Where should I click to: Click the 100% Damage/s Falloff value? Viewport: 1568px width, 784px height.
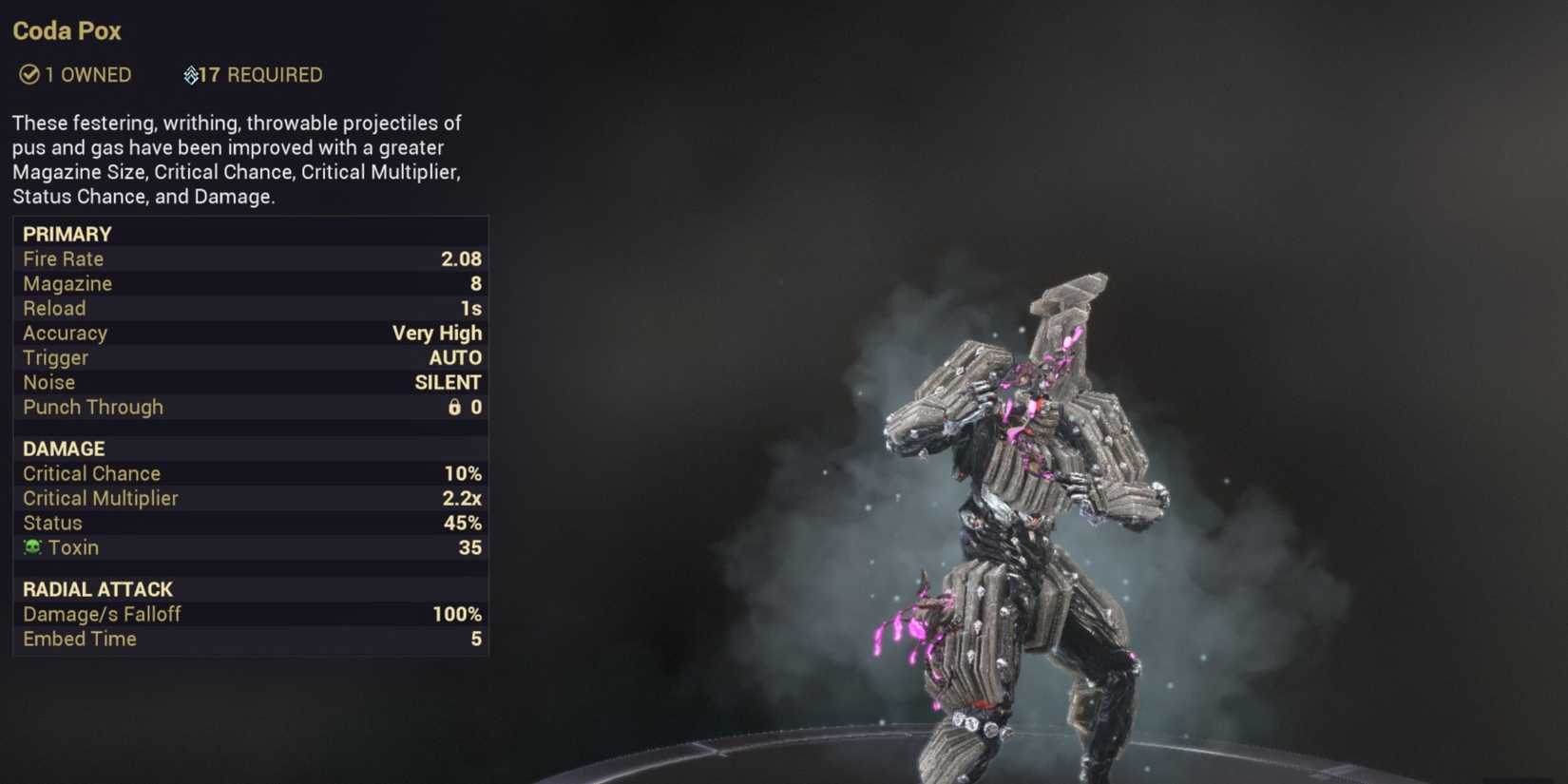point(456,614)
